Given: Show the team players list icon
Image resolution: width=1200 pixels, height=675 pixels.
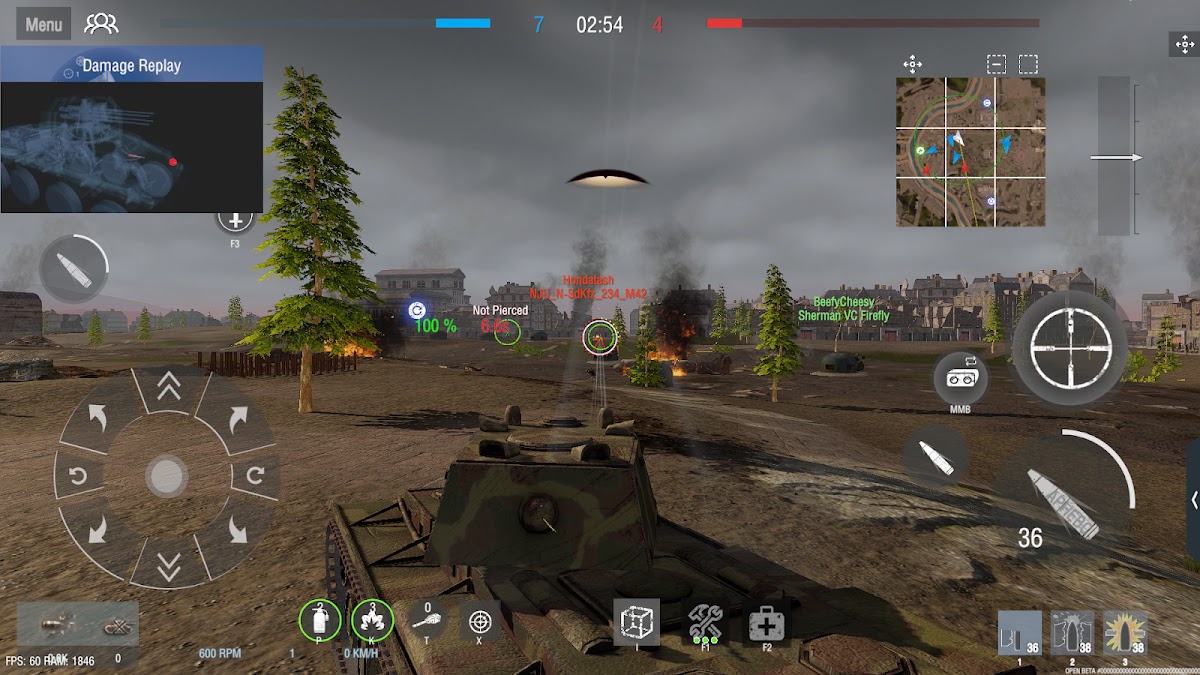Looking at the screenshot, I should point(101,25).
